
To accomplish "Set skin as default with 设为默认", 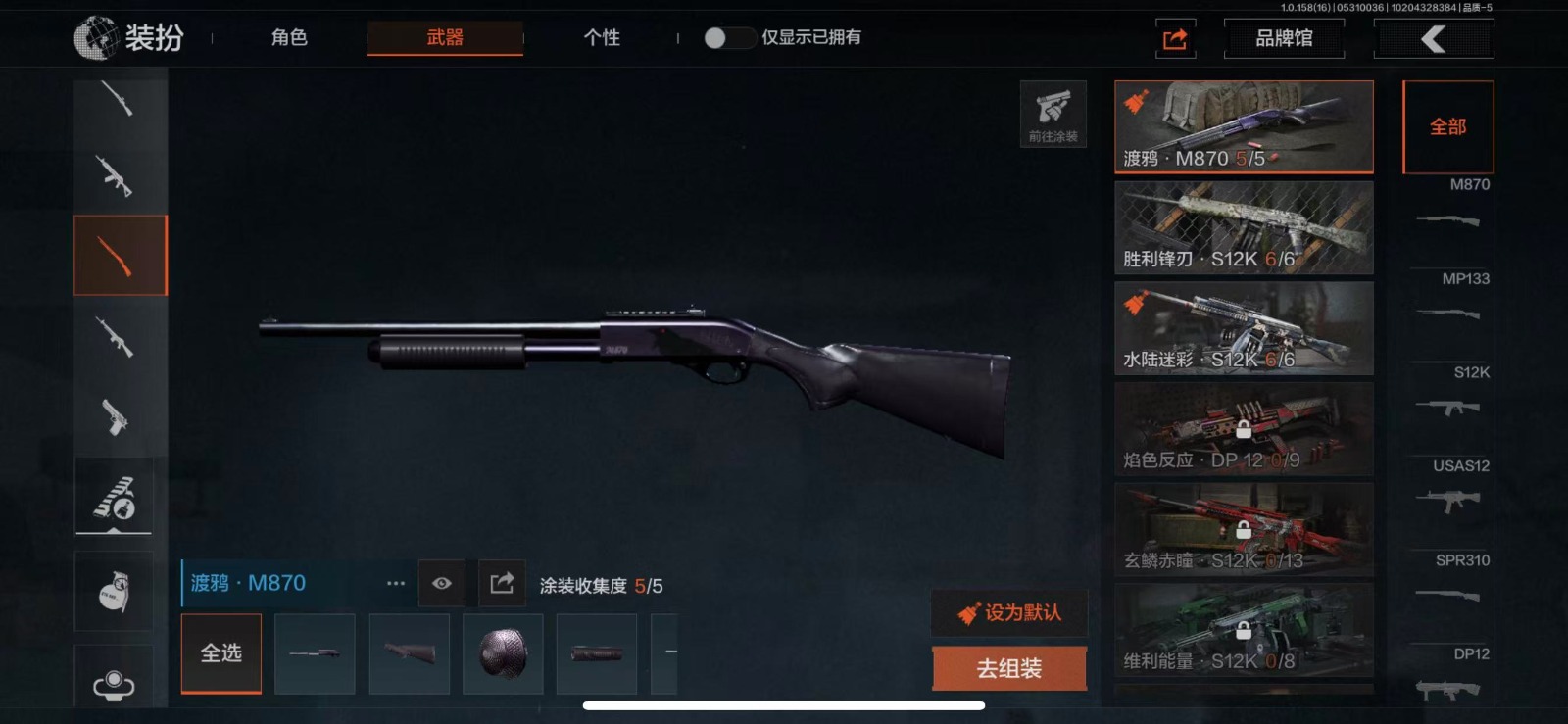I will tap(1009, 613).
